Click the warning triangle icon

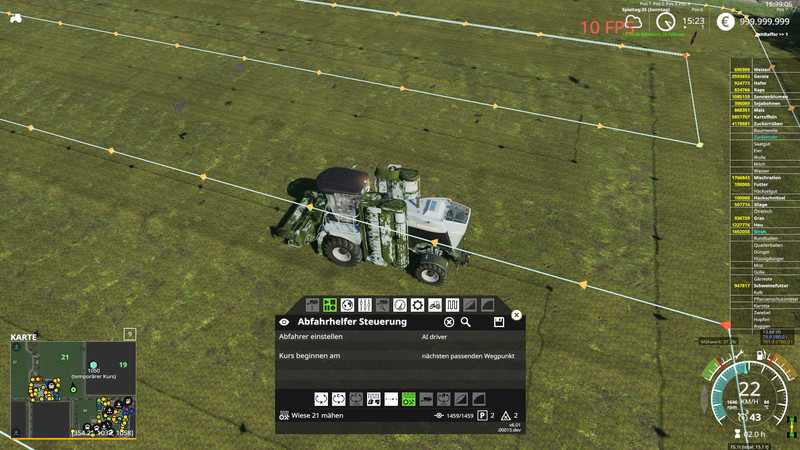pyautogui.click(x=505, y=415)
